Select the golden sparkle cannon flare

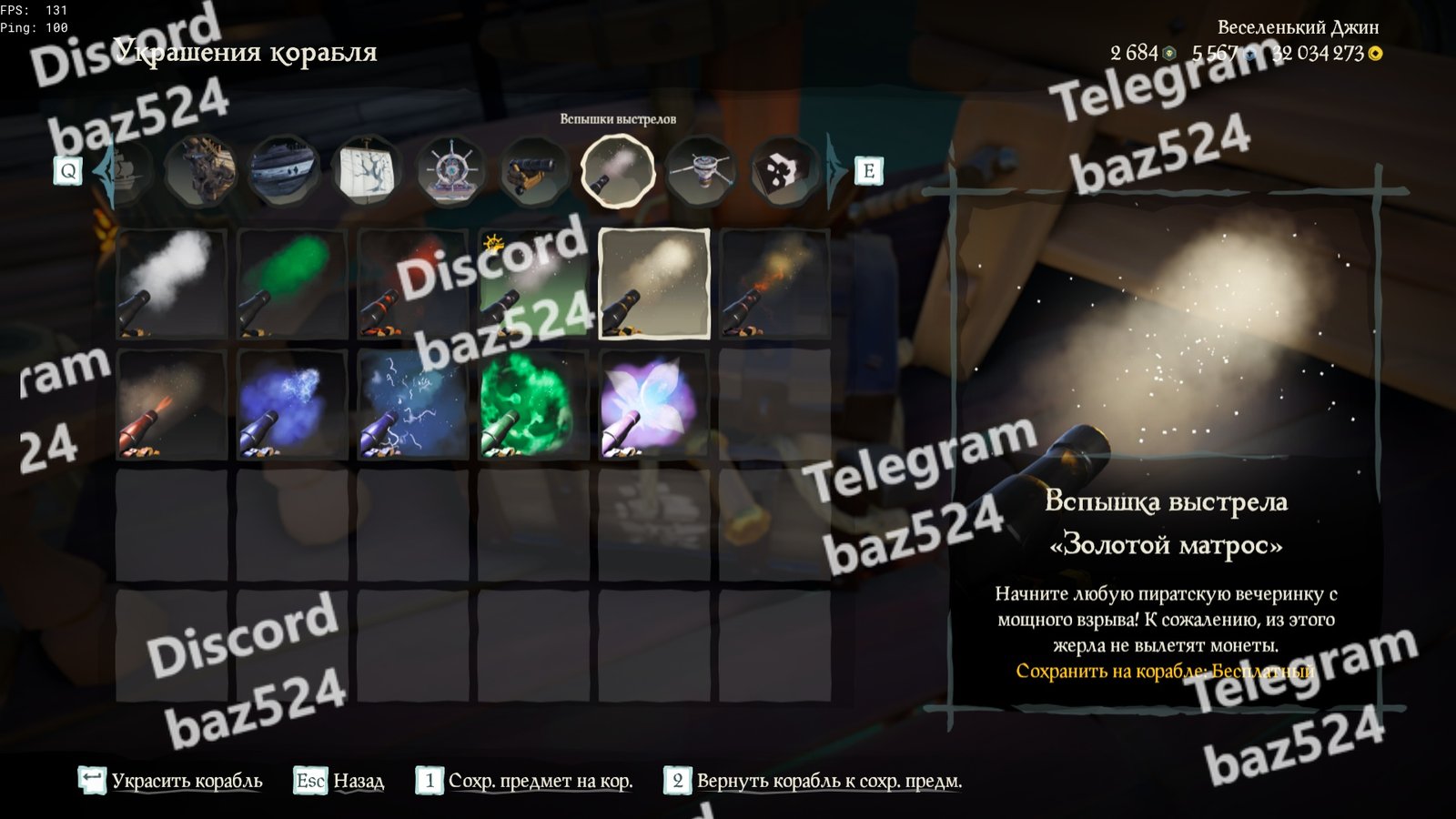pos(653,284)
